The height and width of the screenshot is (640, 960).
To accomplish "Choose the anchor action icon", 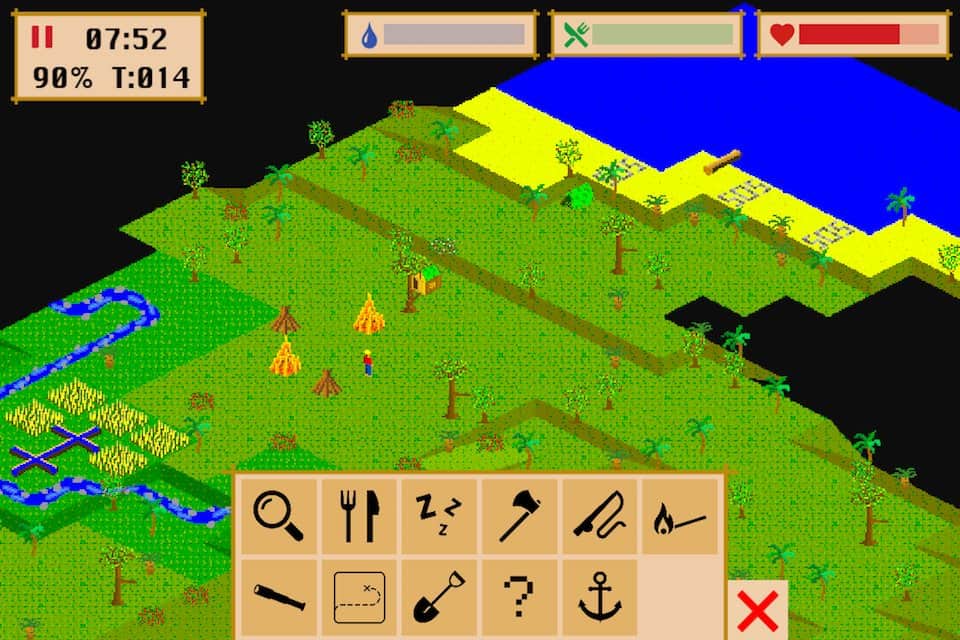I will pyautogui.click(x=599, y=597).
